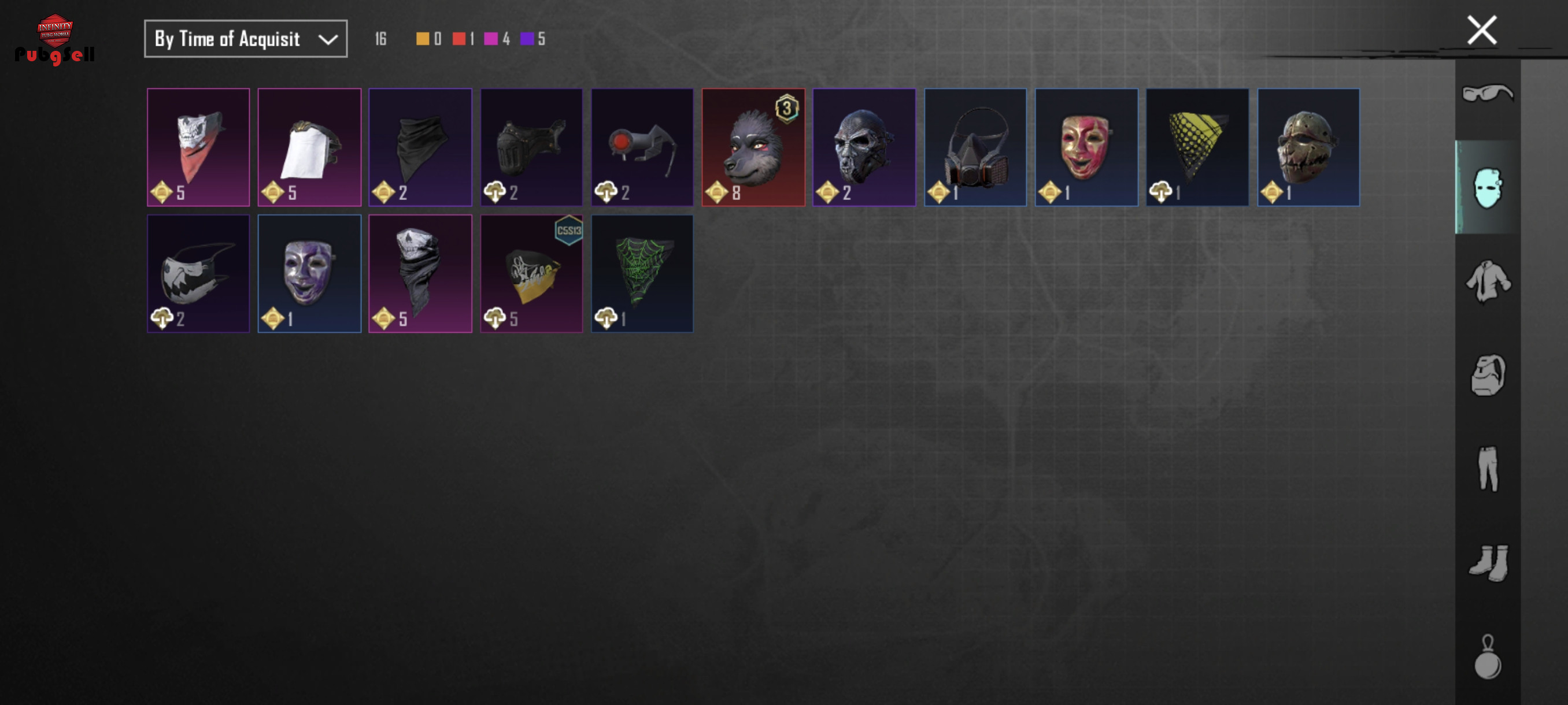Choose the white cloth face cover
The width and height of the screenshot is (1568, 705).
[x=309, y=147]
